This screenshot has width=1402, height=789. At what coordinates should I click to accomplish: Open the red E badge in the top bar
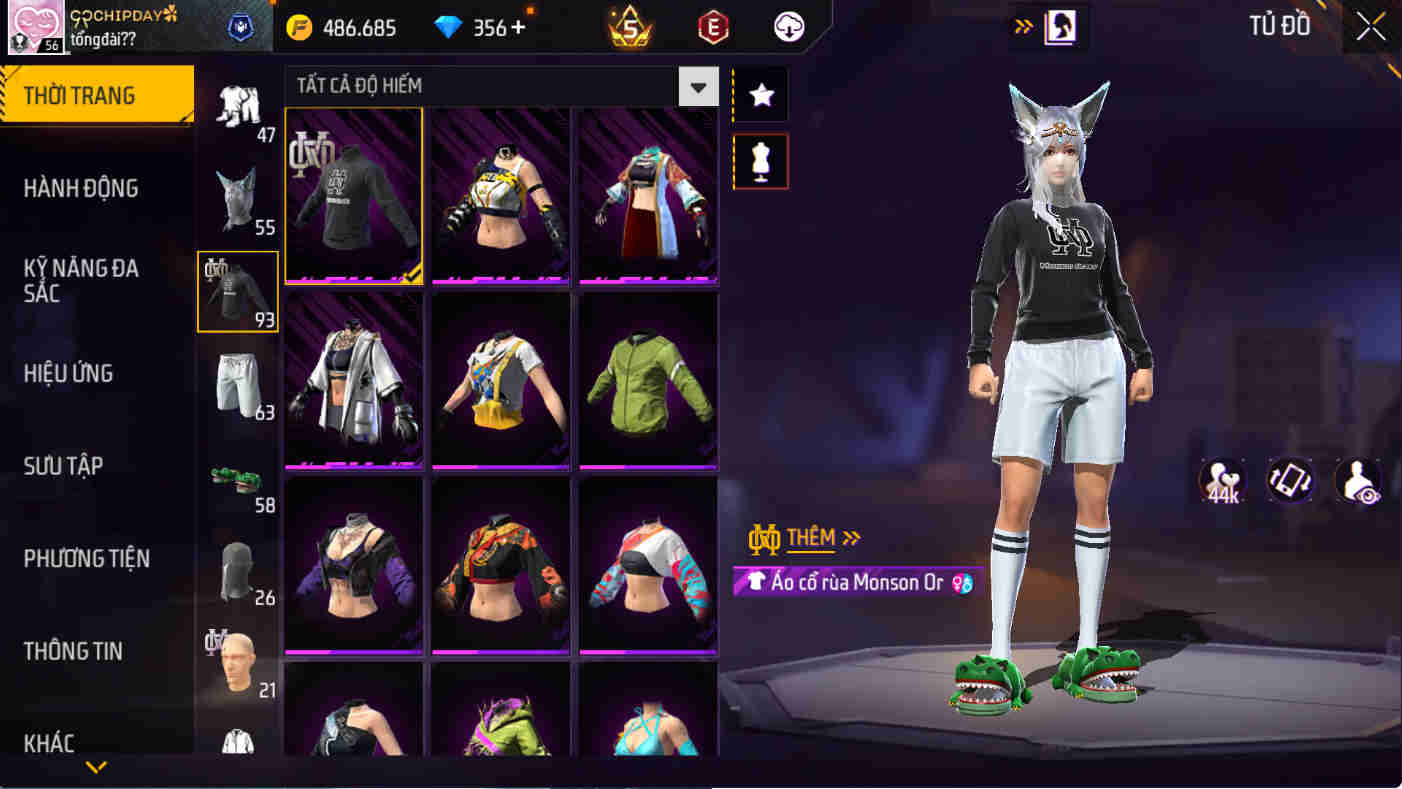(712, 27)
